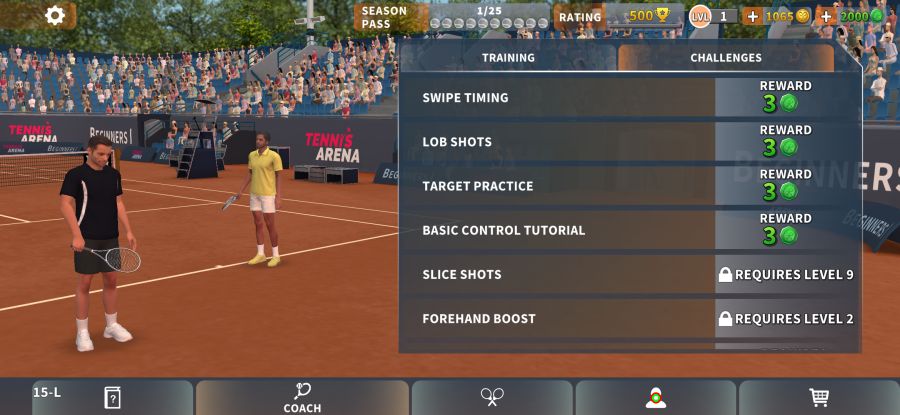Image resolution: width=900 pixels, height=415 pixels.
Task: Add more green tennis balls with plus button
Action: (x=826, y=16)
